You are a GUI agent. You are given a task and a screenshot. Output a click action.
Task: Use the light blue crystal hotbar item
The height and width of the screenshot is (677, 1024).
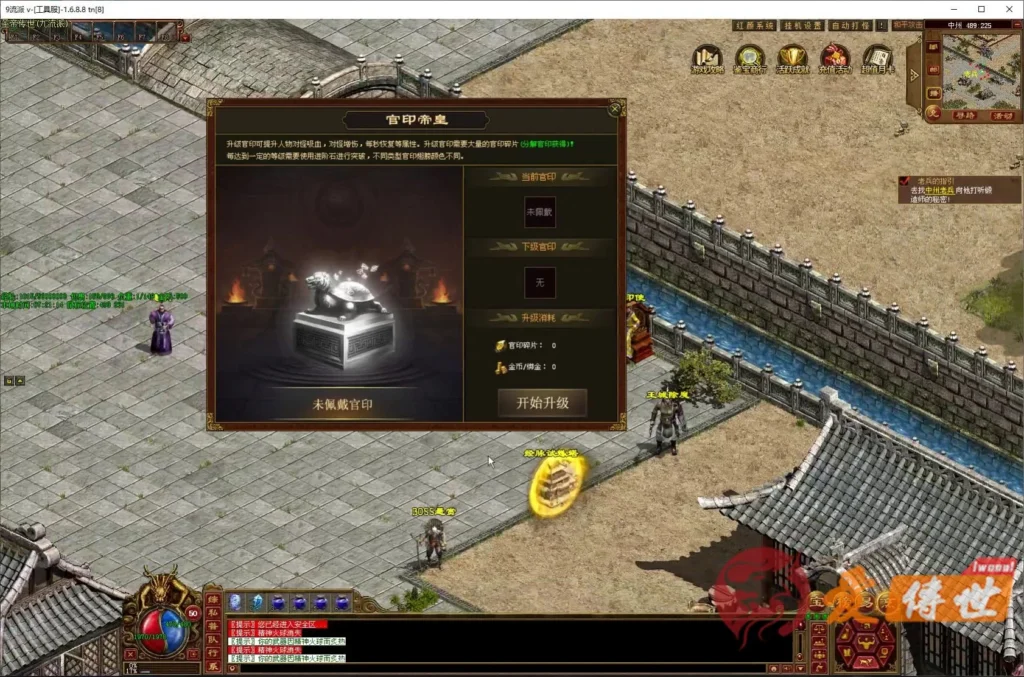coord(256,601)
